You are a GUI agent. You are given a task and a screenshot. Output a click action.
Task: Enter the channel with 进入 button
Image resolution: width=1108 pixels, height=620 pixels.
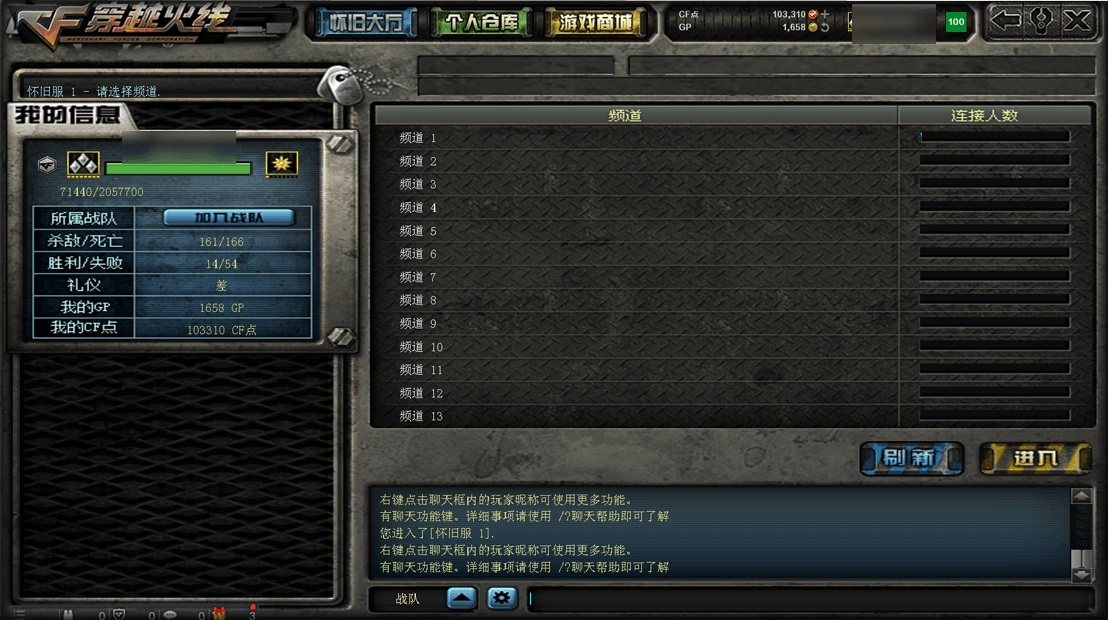(1034, 458)
